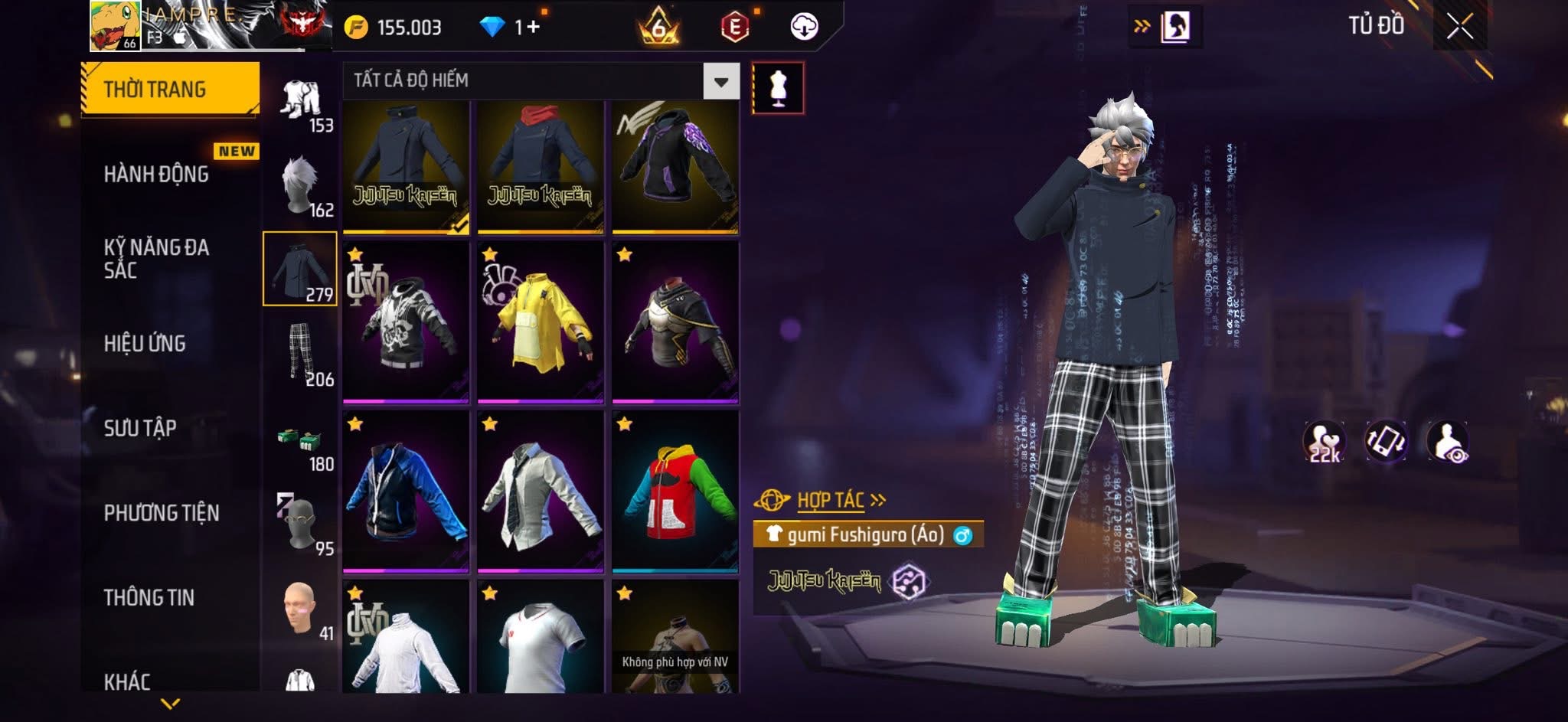Switch to the HÀNH ĐỘNG tab
1568x722 pixels.
[x=156, y=175]
